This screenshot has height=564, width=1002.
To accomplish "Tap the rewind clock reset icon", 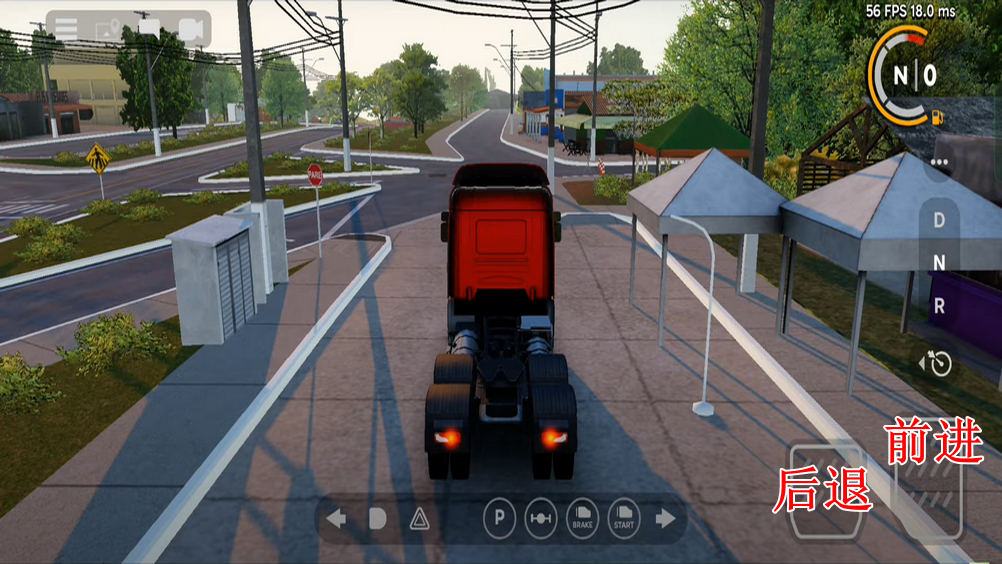I will point(937,363).
